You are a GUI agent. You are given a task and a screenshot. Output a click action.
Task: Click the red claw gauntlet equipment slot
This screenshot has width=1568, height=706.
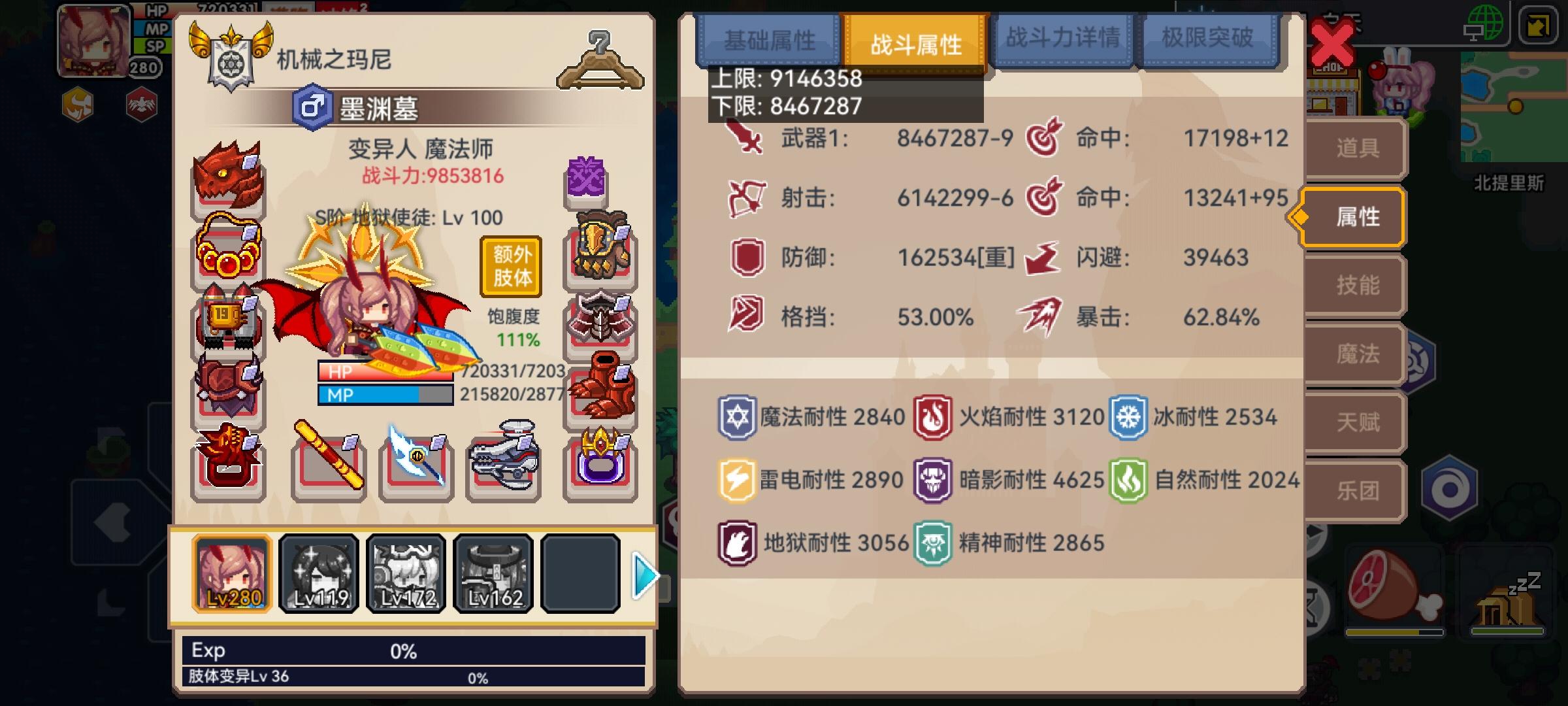tap(600, 386)
